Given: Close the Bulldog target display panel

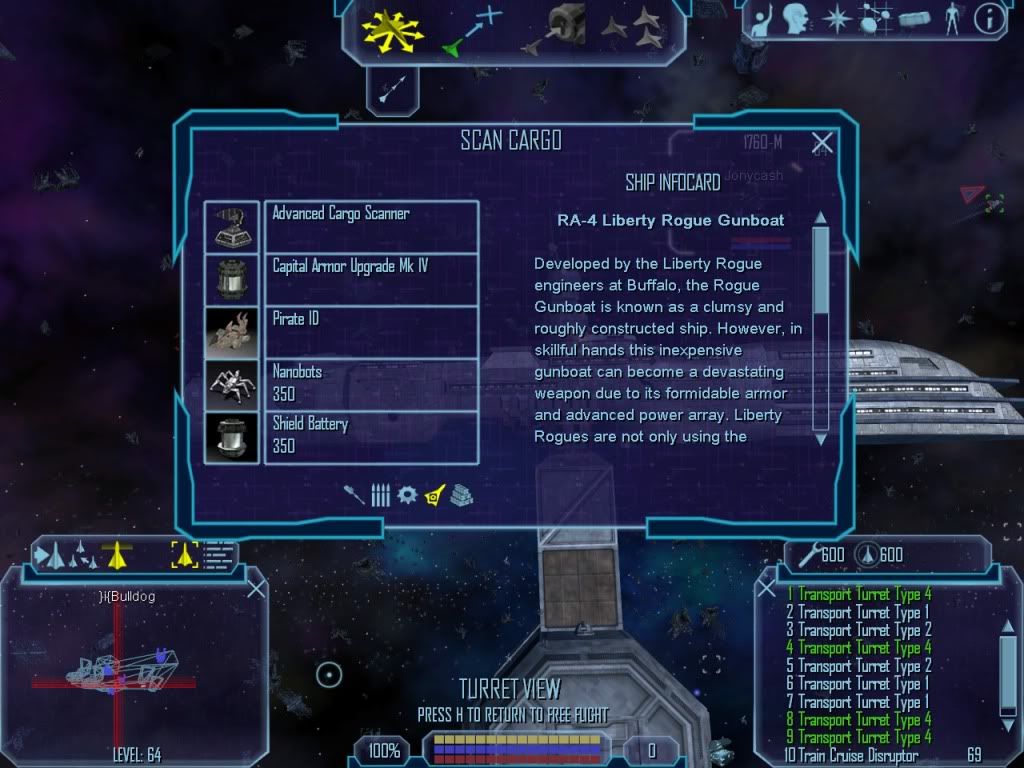Looking at the screenshot, I should coord(256,589).
